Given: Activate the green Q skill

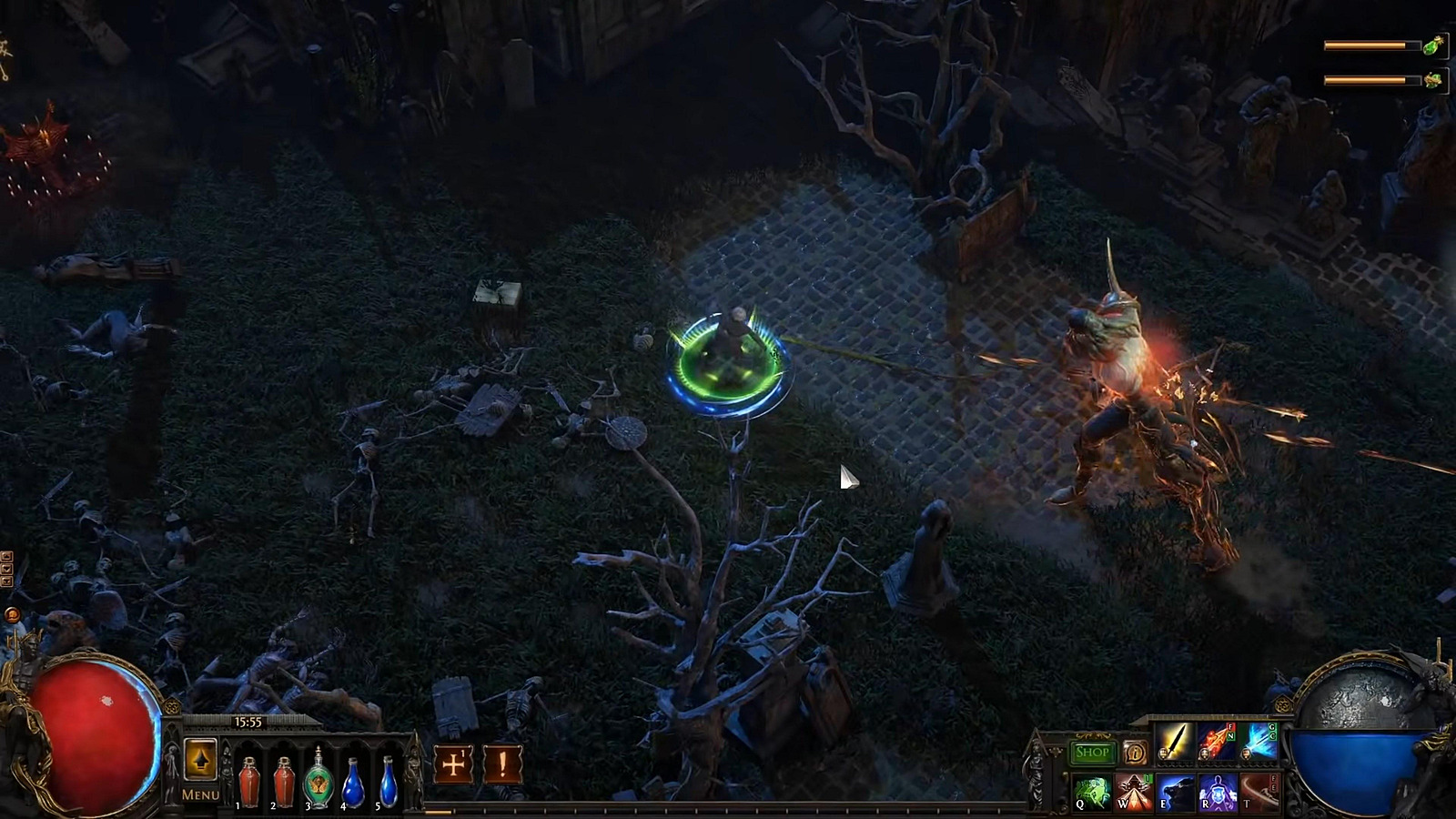Looking at the screenshot, I should (1092, 792).
